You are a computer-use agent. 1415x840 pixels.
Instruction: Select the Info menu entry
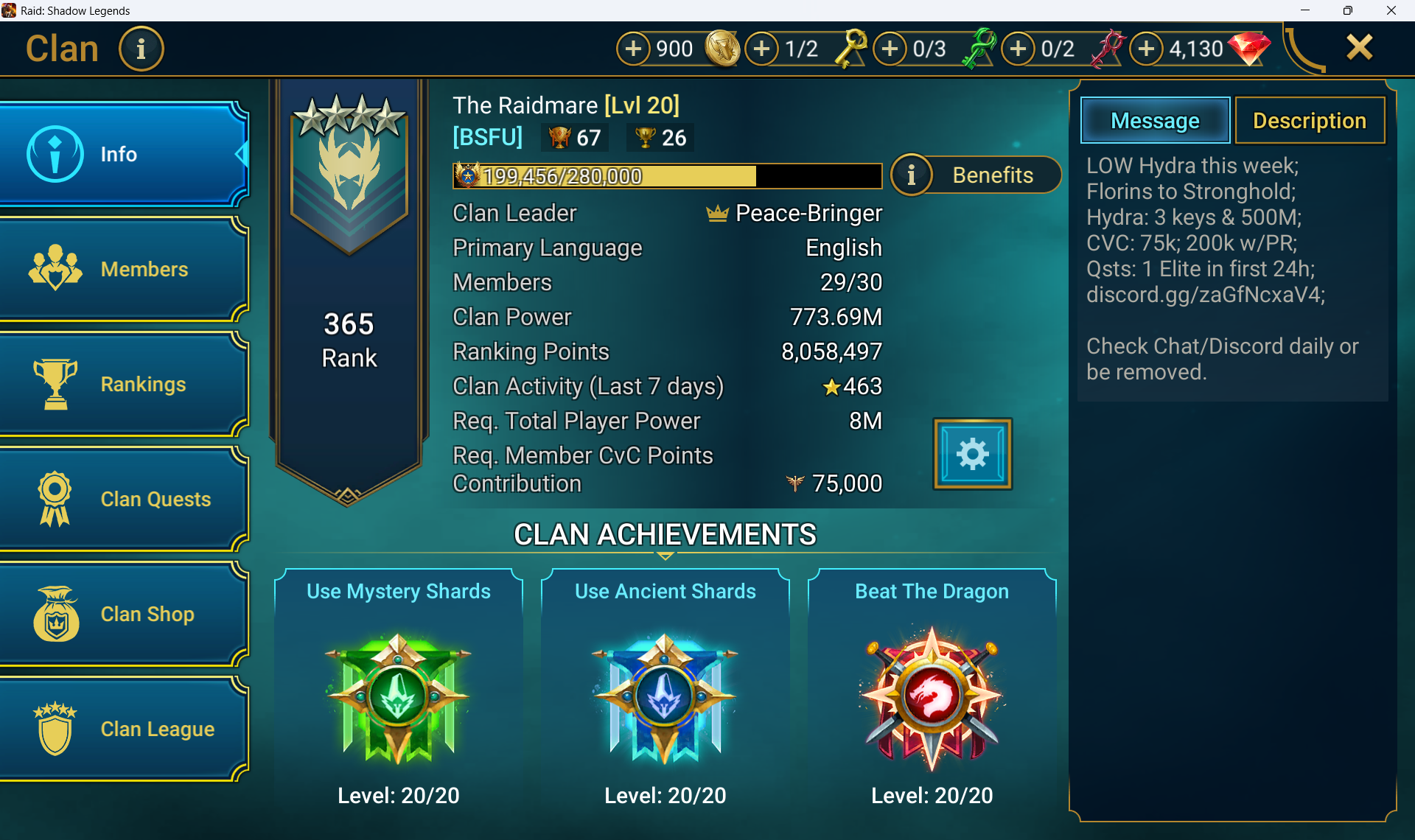pos(124,154)
